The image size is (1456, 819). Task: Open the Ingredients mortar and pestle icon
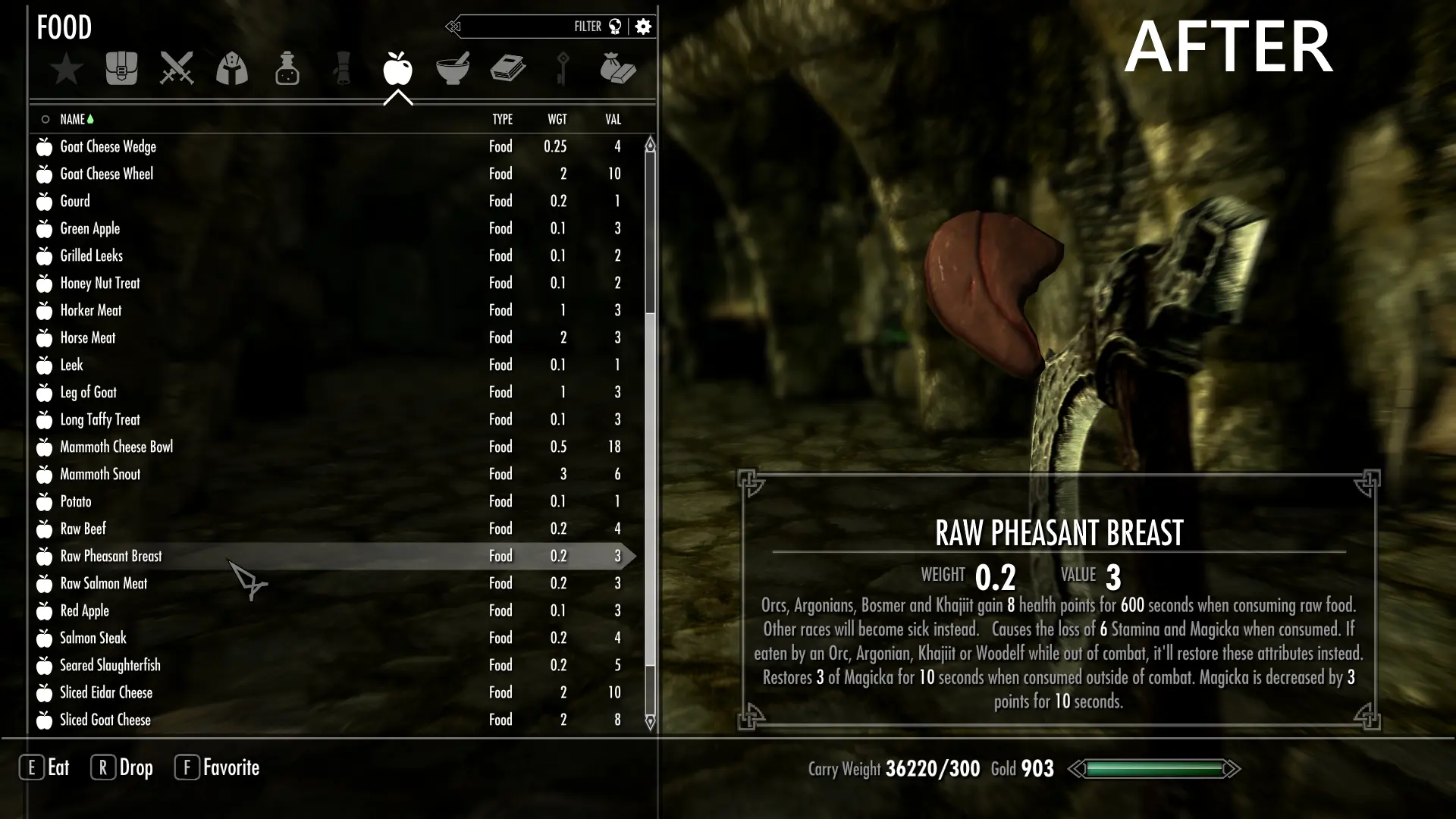pyautogui.click(x=453, y=68)
